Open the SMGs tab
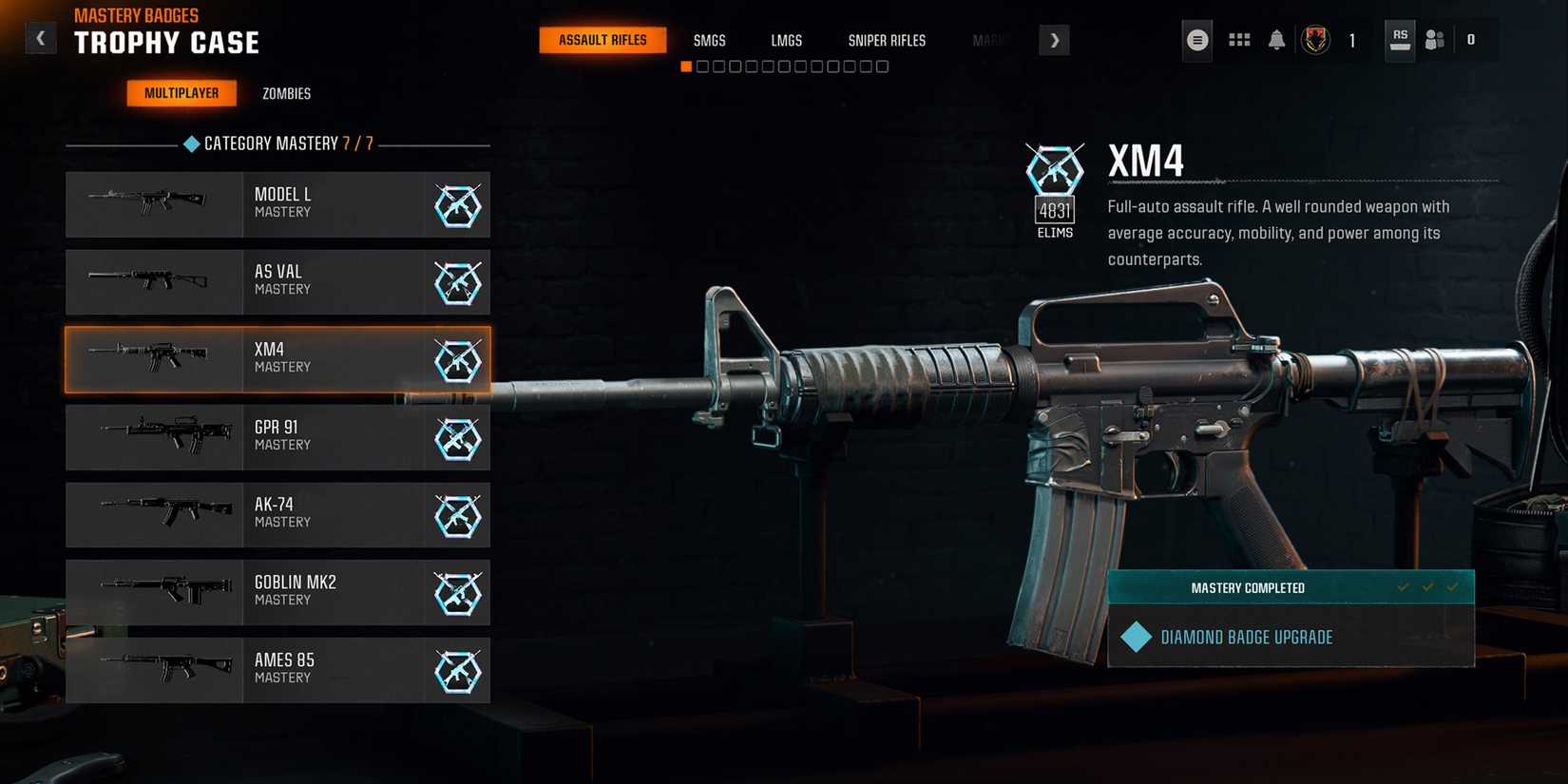 [709, 40]
